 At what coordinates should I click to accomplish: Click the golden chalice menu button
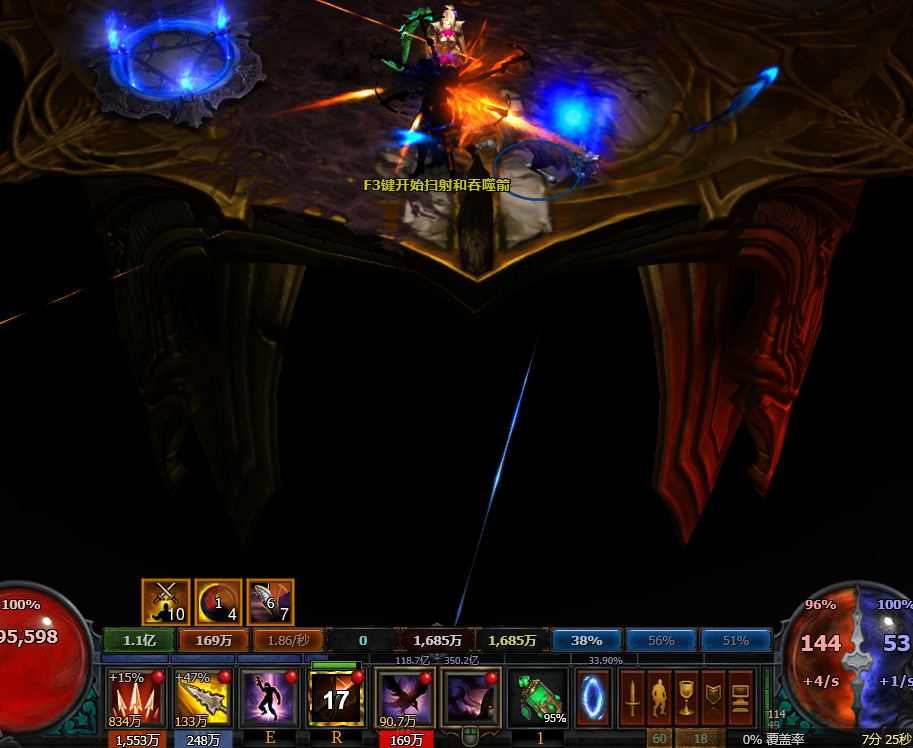686,697
